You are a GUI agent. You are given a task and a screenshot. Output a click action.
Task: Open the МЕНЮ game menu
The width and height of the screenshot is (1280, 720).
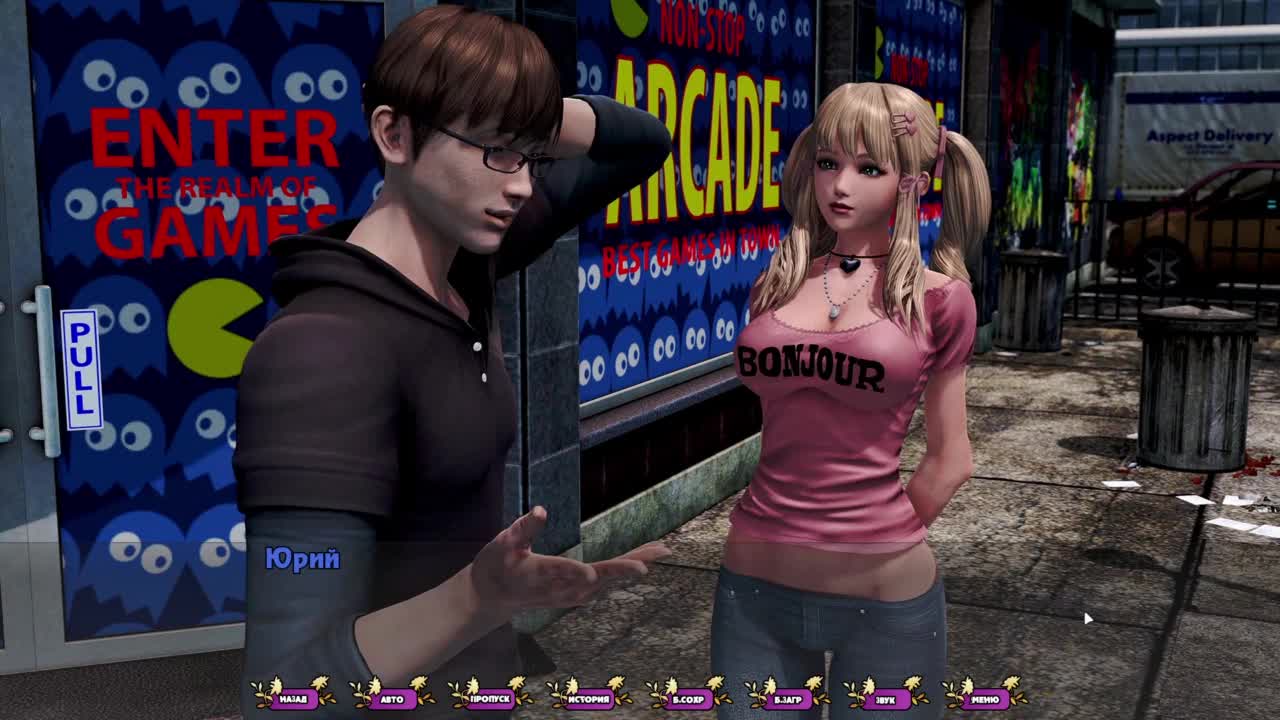coord(984,698)
